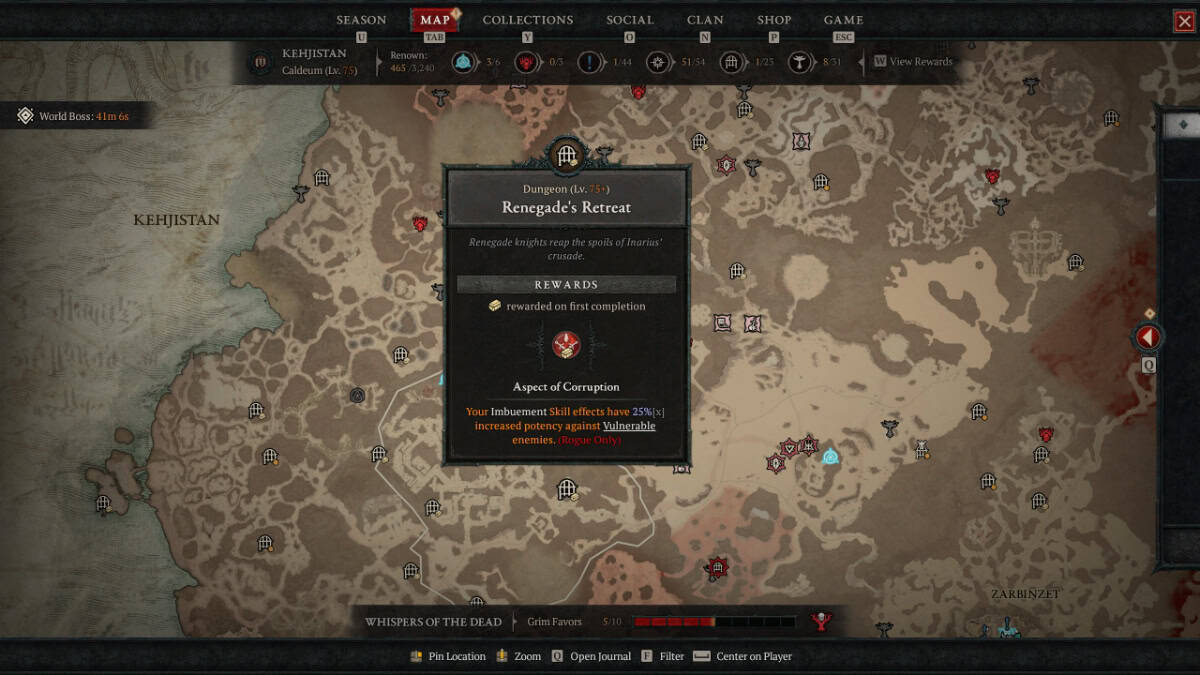Viewport: 1200px width, 675px height.
Task: Open the Whispers of the Dead tracker
Action: pyautogui.click(x=433, y=622)
